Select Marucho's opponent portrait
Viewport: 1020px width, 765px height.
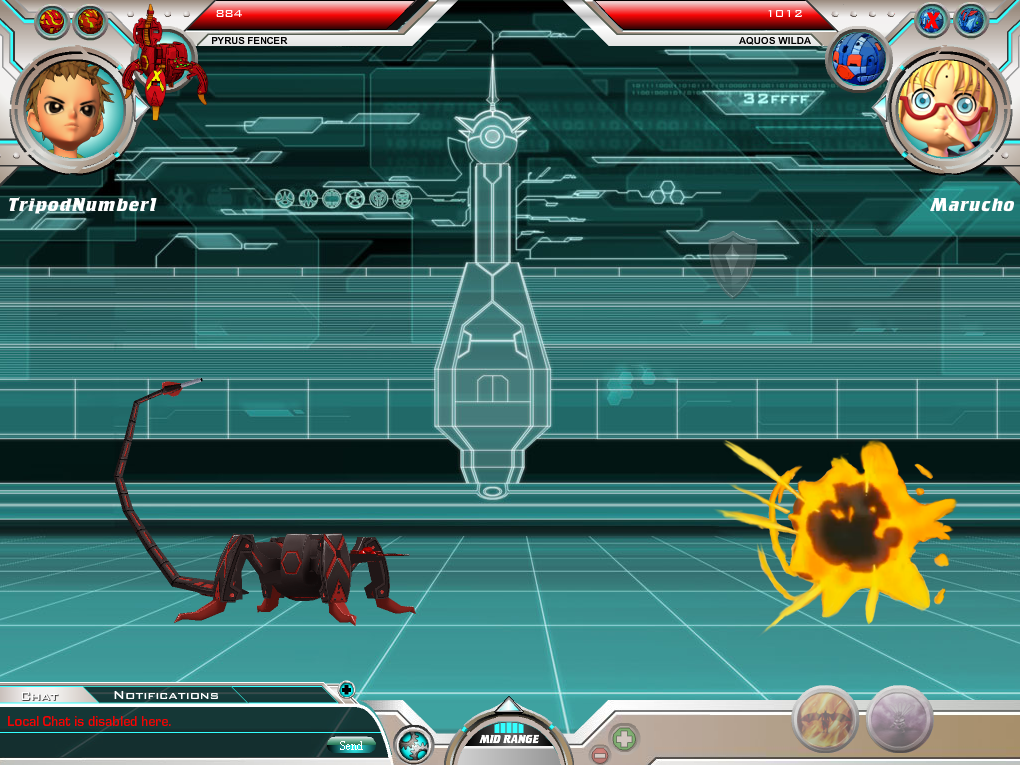945,107
